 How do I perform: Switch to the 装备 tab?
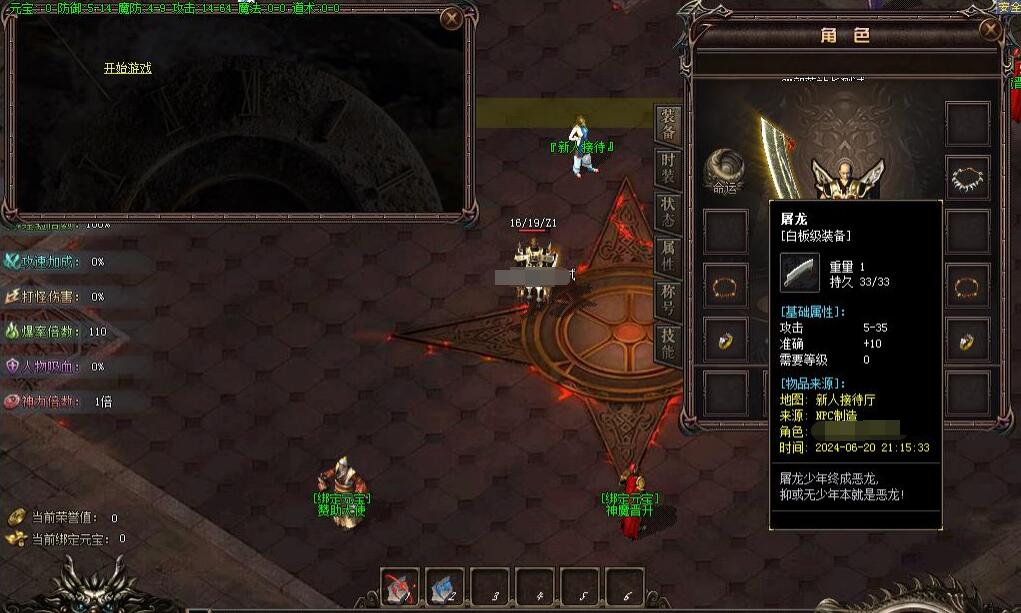click(667, 124)
